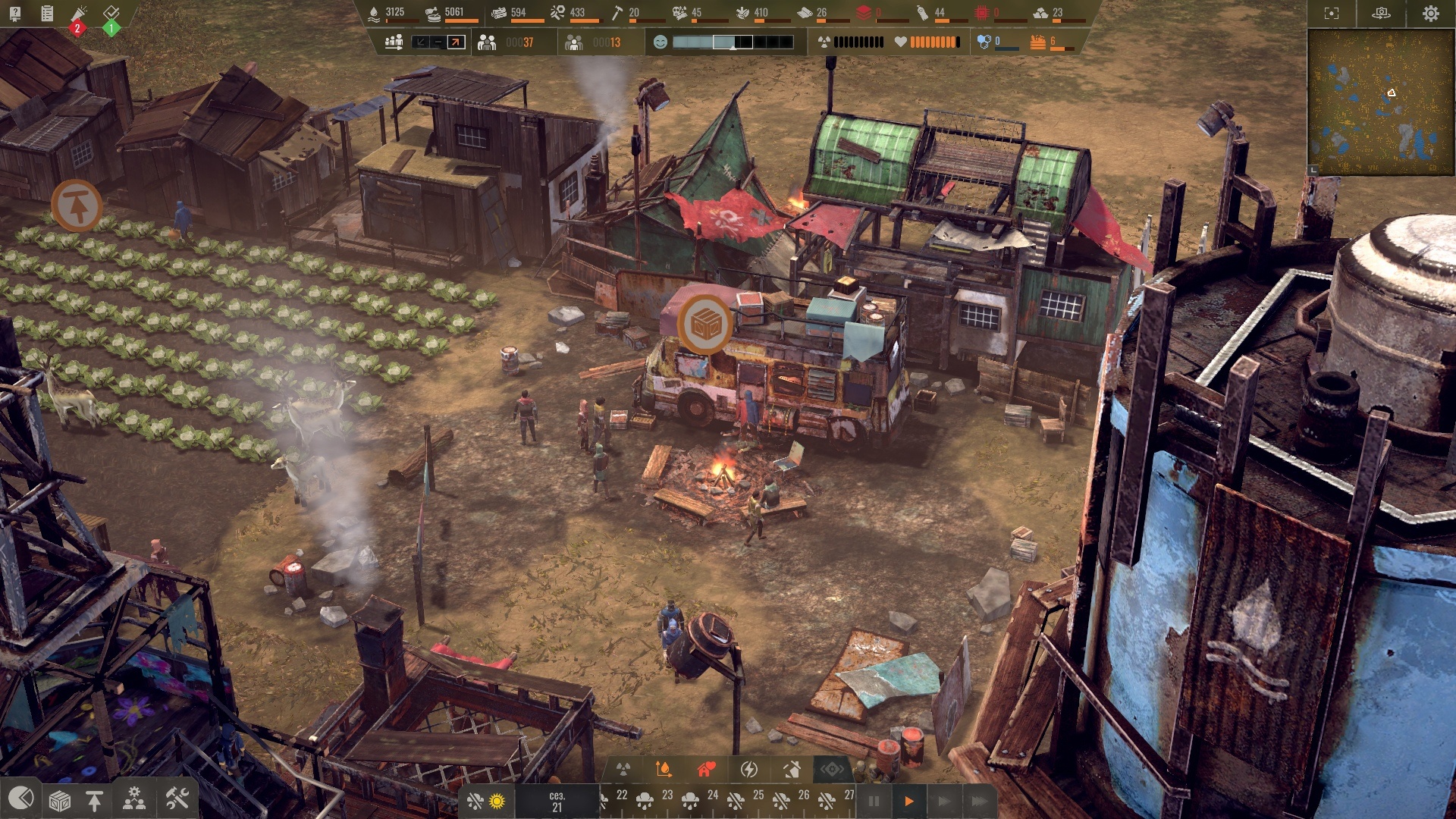
Task: Resume at normal play speed
Action: (x=908, y=801)
